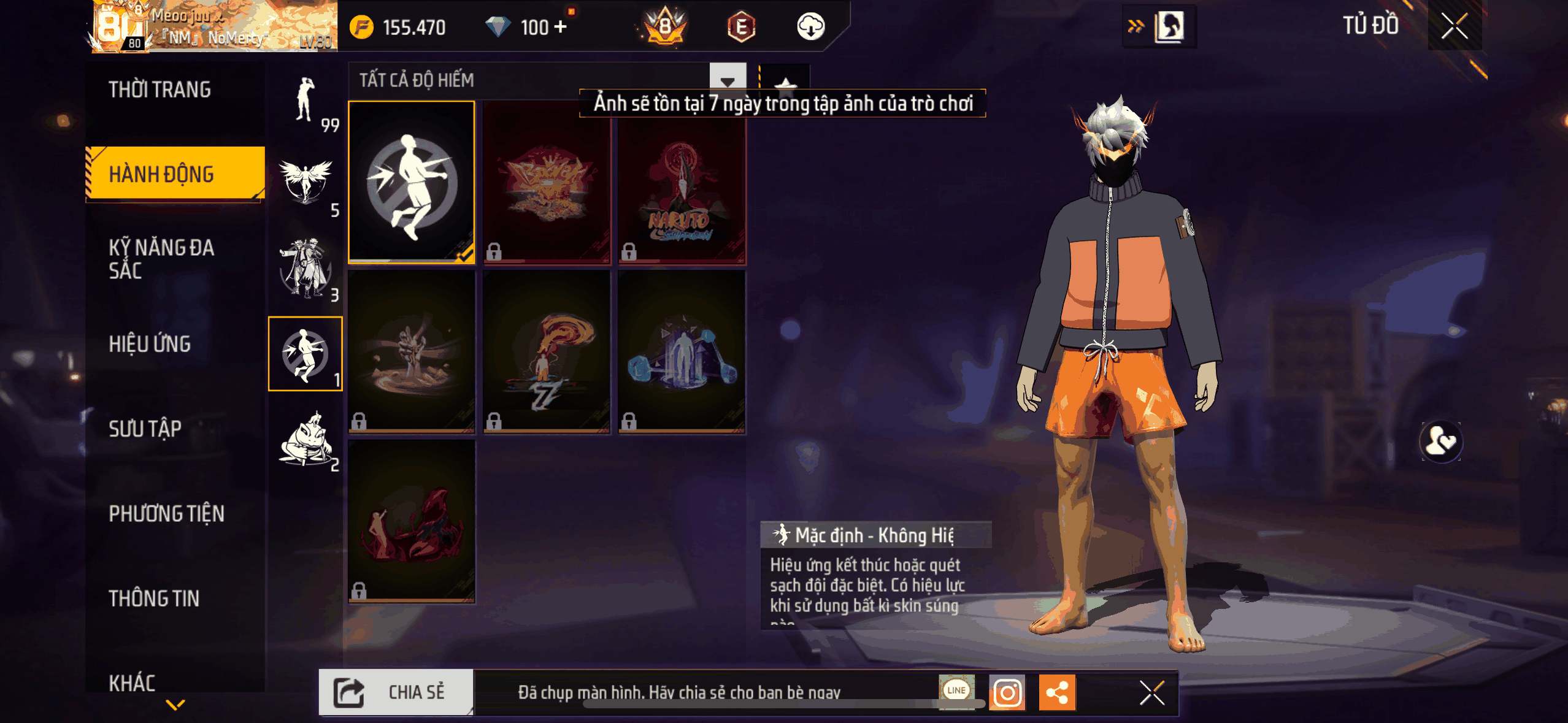Select the Khác category
1568x723 pixels.
tap(132, 682)
